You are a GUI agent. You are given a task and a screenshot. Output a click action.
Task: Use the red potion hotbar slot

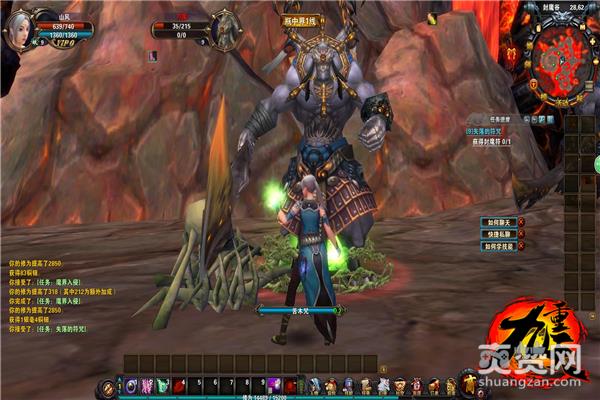tap(179, 386)
